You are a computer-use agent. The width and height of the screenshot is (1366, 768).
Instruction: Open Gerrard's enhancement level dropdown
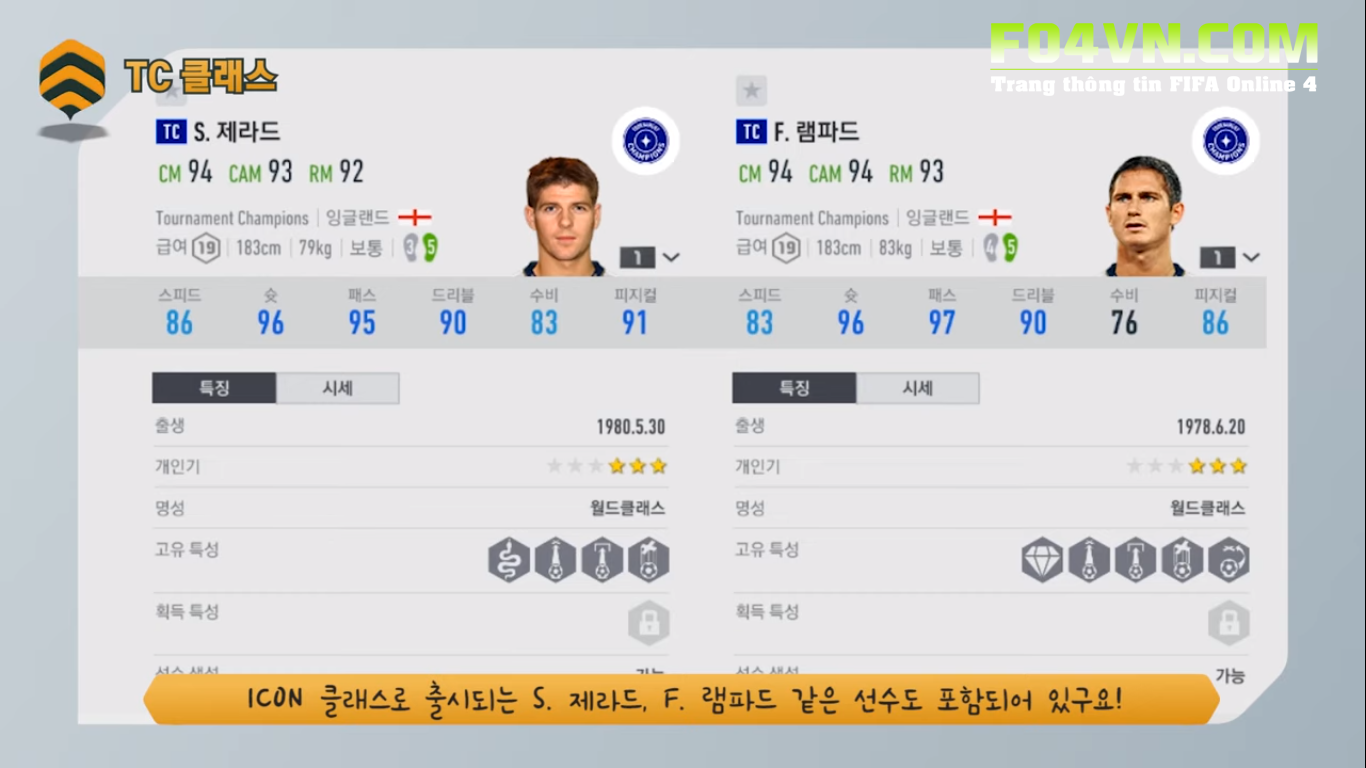[651, 257]
